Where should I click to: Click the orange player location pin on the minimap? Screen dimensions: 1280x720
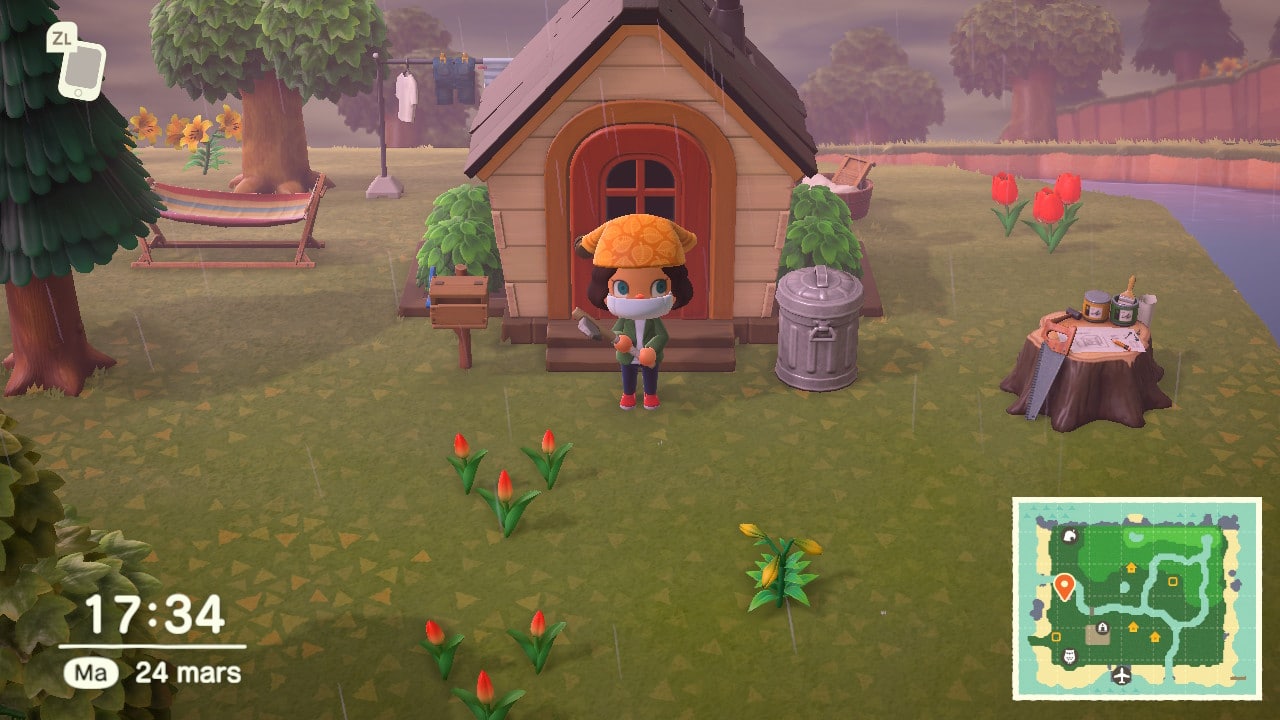pyautogui.click(x=1064, y=586)
